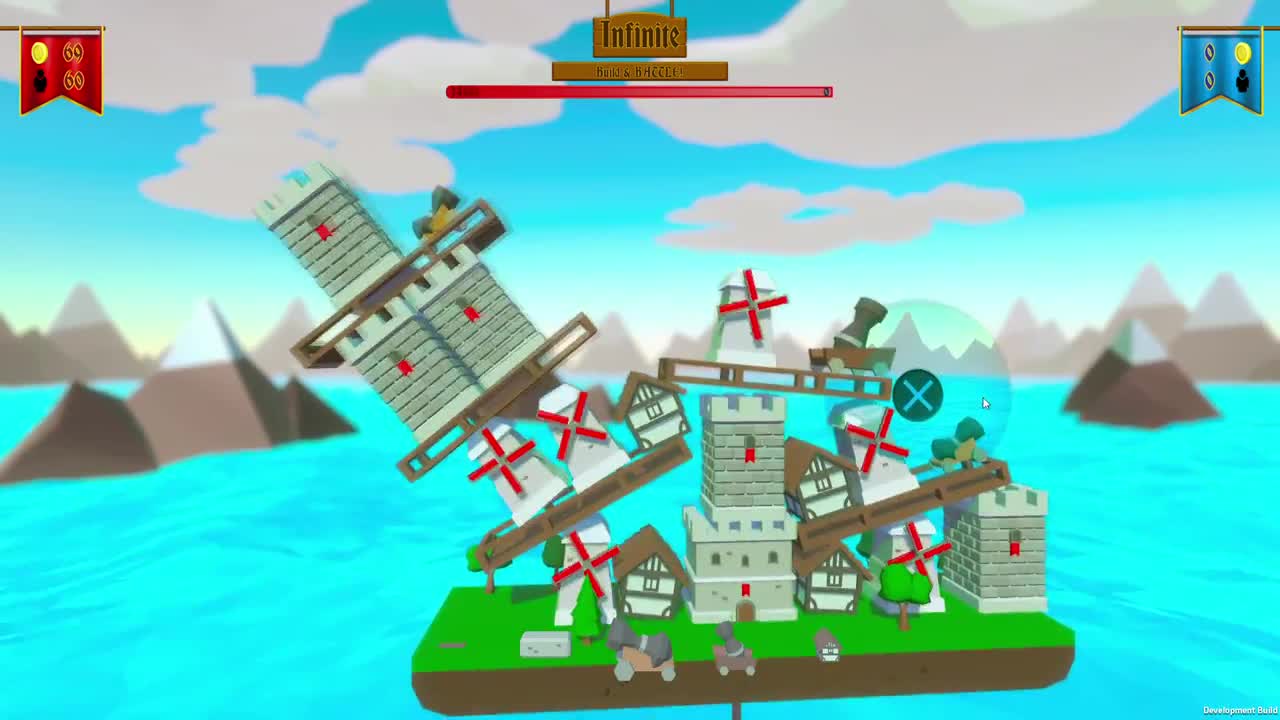Click the Infinite title sign
This screenshot has width=1280, height=720.
coord(640,35)
